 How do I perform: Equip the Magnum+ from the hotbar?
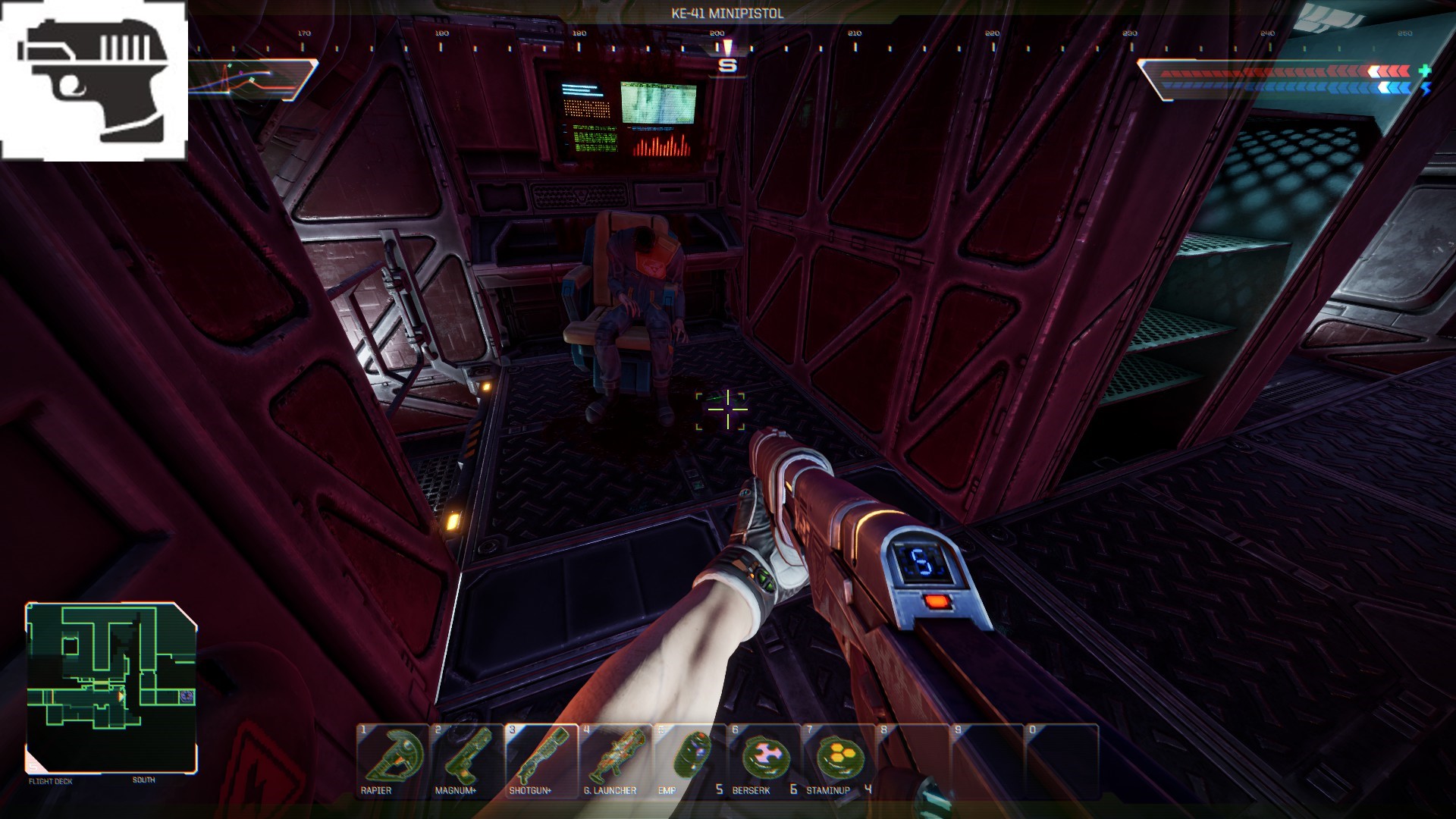pos(466,760)
